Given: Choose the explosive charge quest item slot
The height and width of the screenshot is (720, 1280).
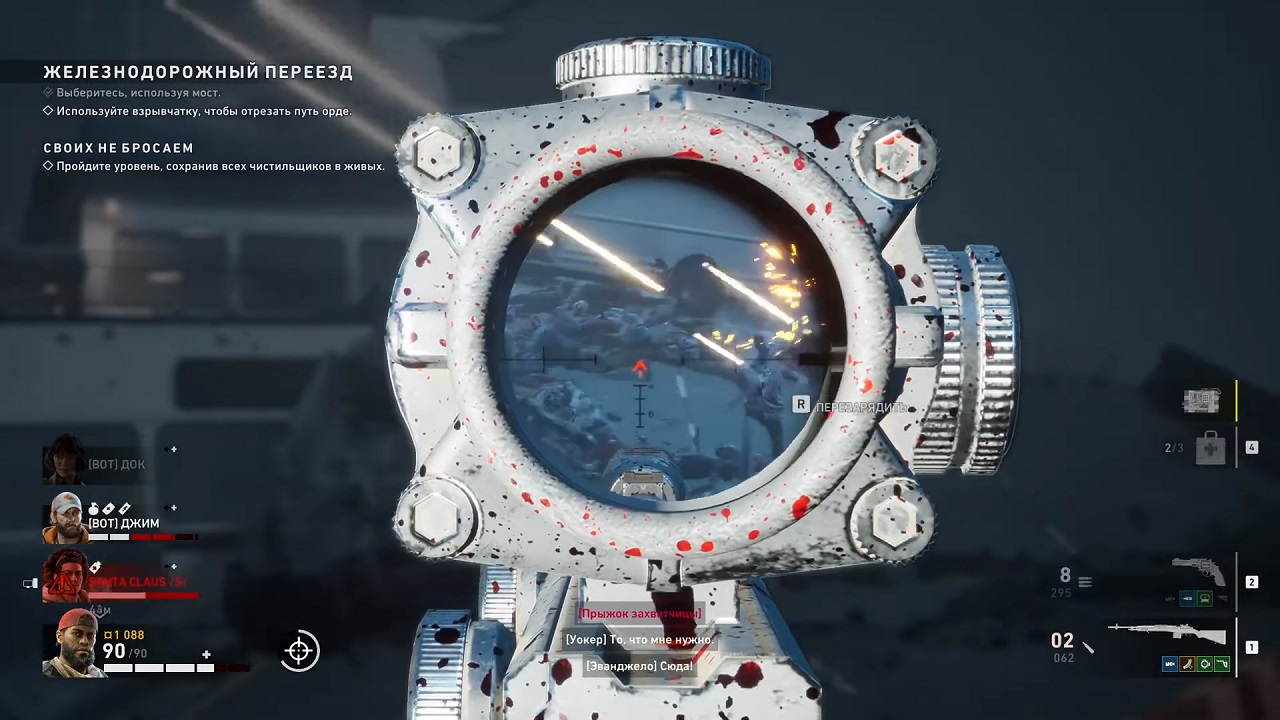Looking at the screenshot, I should (x=1202, y=401).
